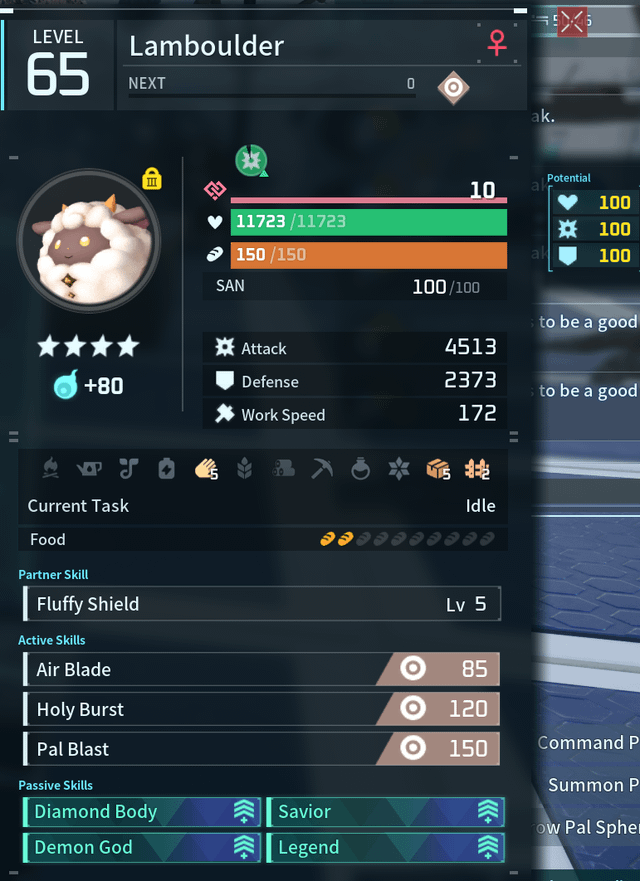Click the Lamboulder portrait
This screenshot has width=640, height=881.
point(88,241)
